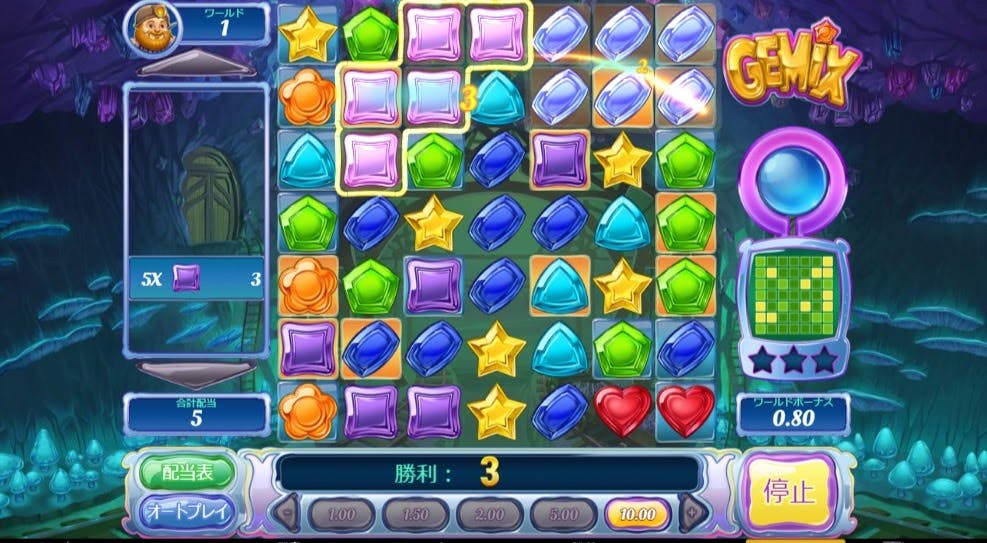Select the highlighted 10.00 bet
This screenshot has height=543, width=987.
coord(637,515)
